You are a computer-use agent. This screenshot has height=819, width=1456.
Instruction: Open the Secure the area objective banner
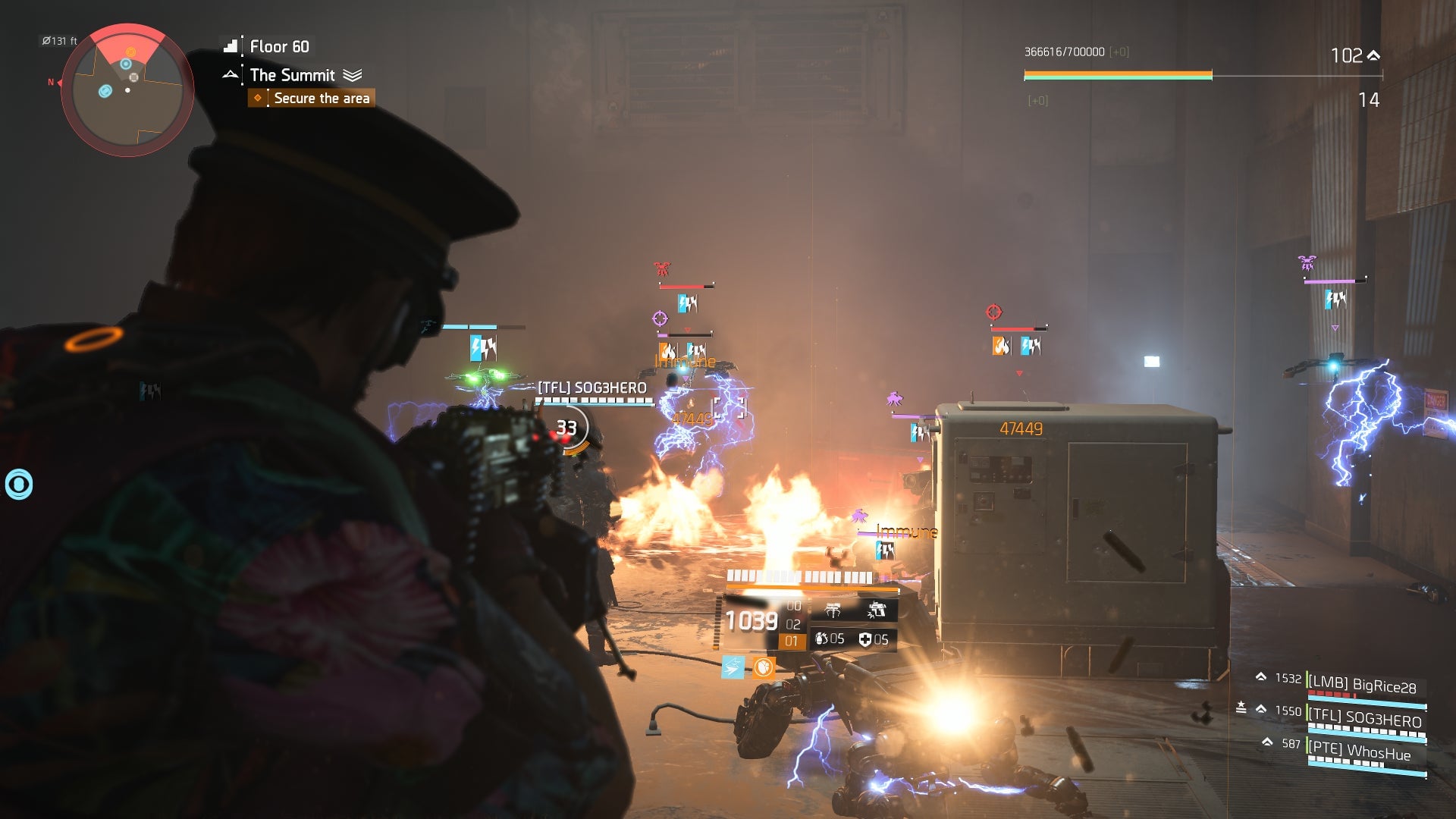322,98
